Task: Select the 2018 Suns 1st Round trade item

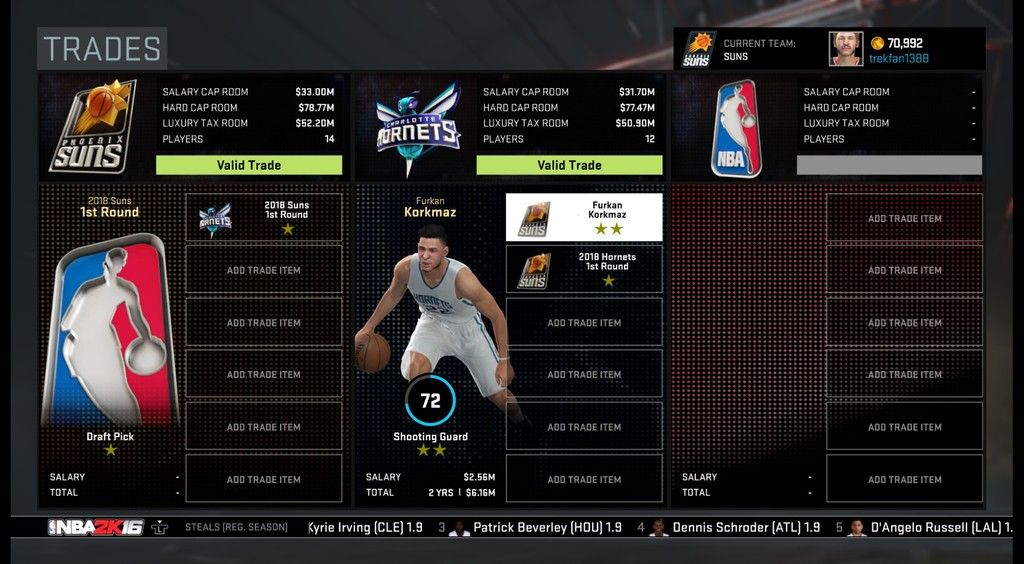Action: point(264,217)
